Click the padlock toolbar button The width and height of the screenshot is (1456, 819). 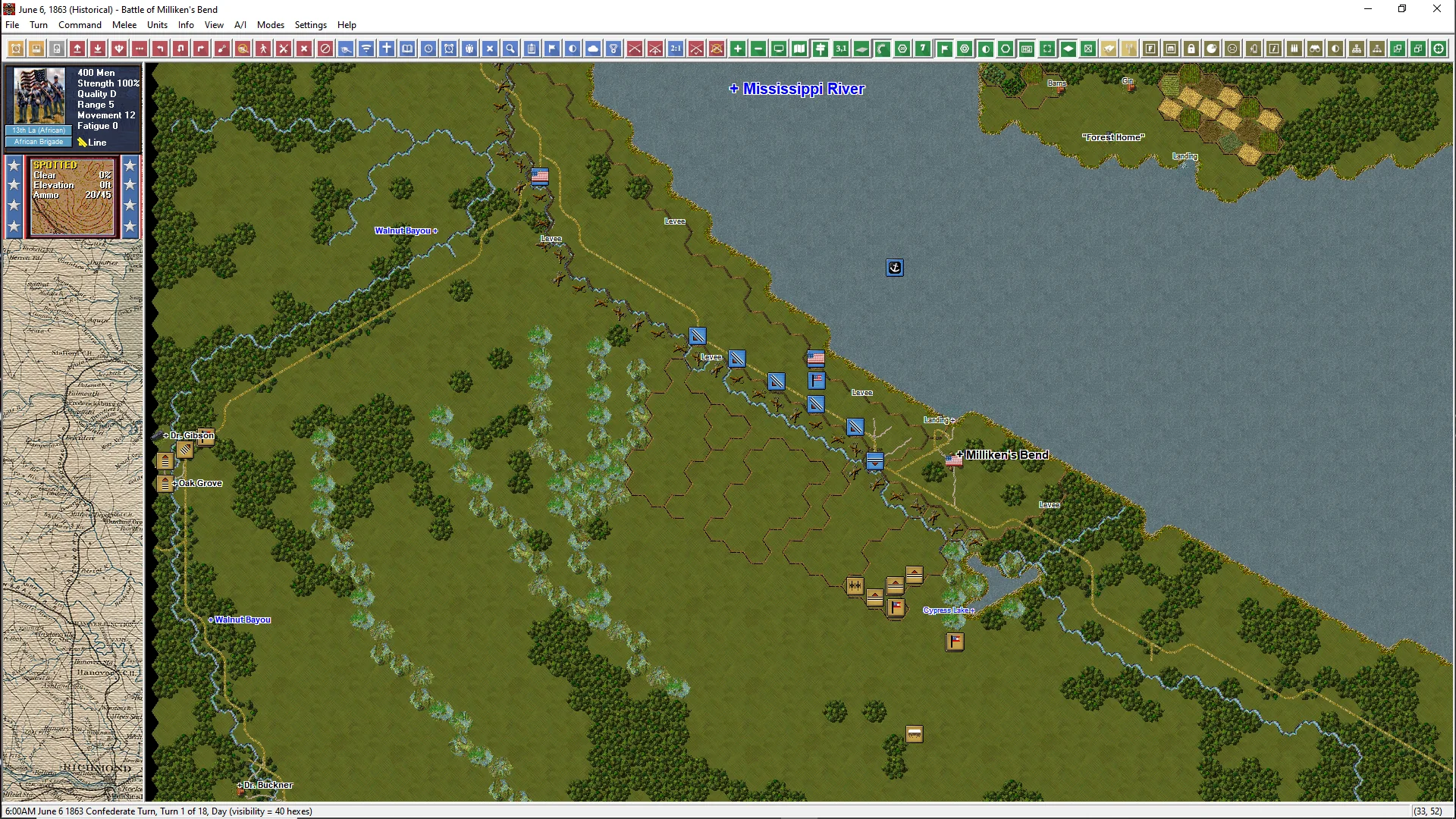[1191, 49]
